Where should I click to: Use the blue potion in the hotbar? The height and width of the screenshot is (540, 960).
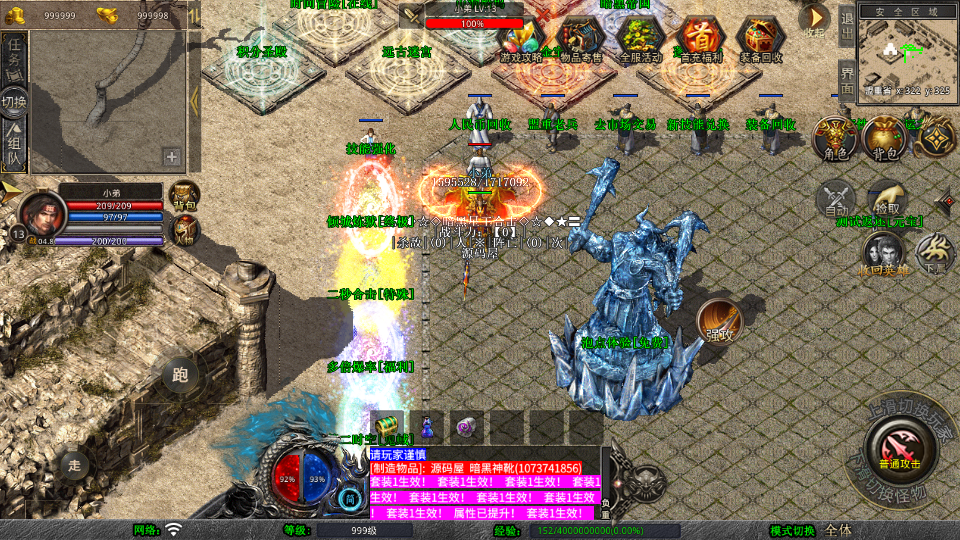[427, 426]
